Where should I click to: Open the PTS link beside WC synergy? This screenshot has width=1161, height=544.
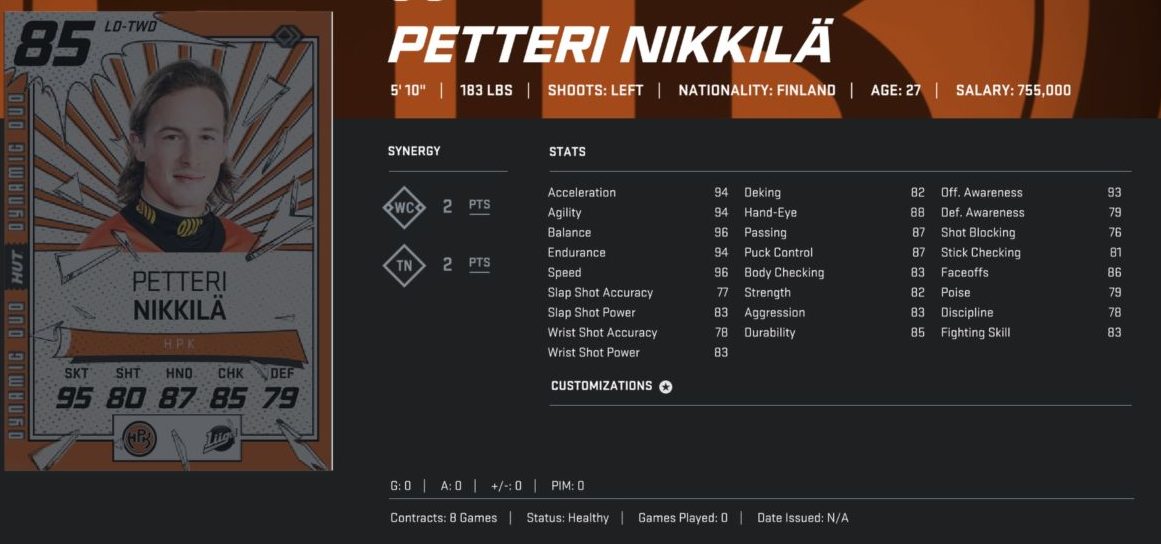480,206
